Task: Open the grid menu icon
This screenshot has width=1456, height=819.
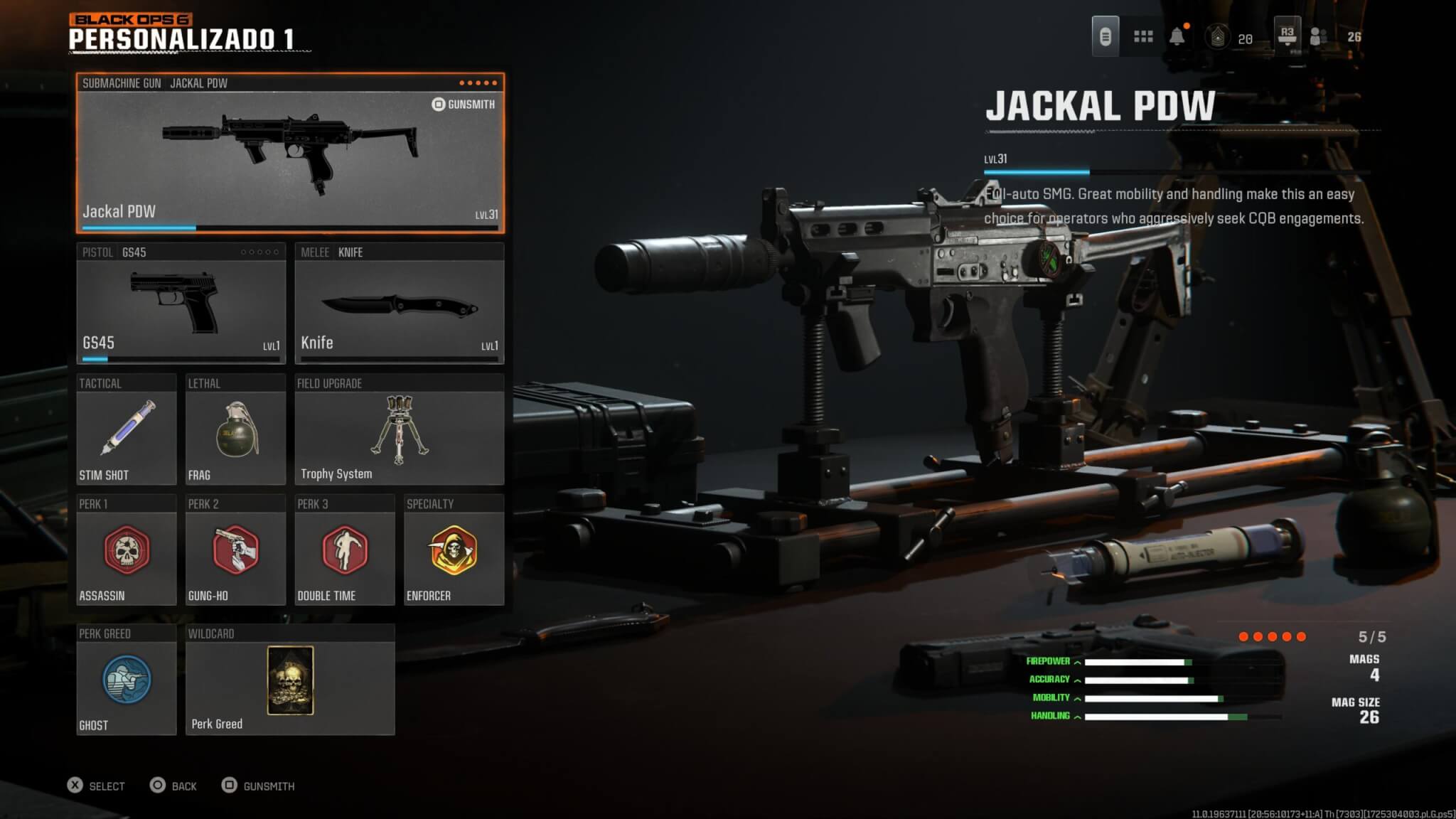Action: (1143, 36)
